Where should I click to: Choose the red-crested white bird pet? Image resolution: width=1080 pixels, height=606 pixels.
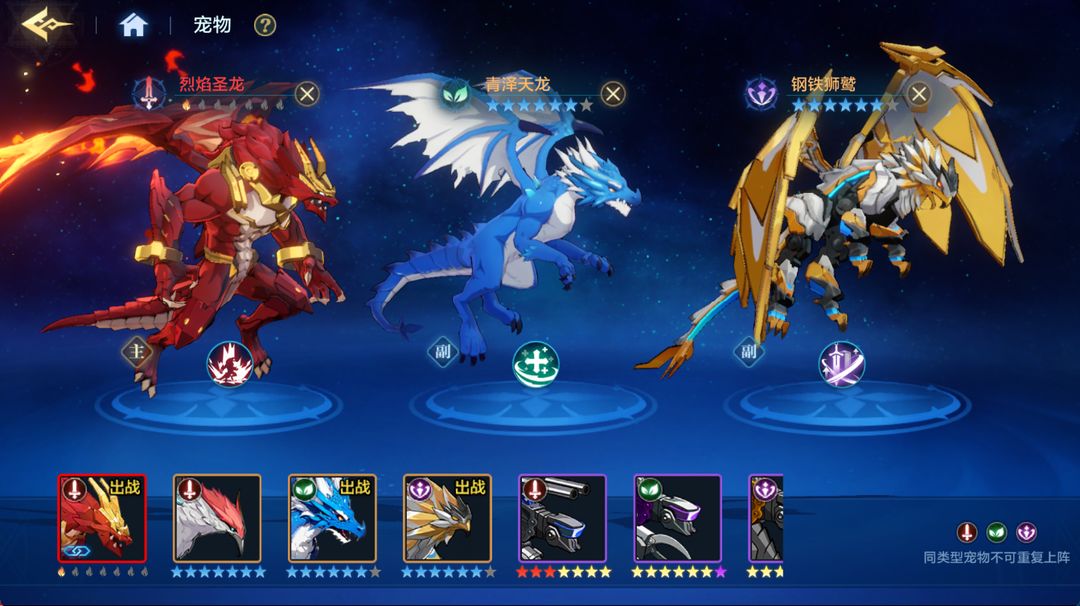coord(217,518)
